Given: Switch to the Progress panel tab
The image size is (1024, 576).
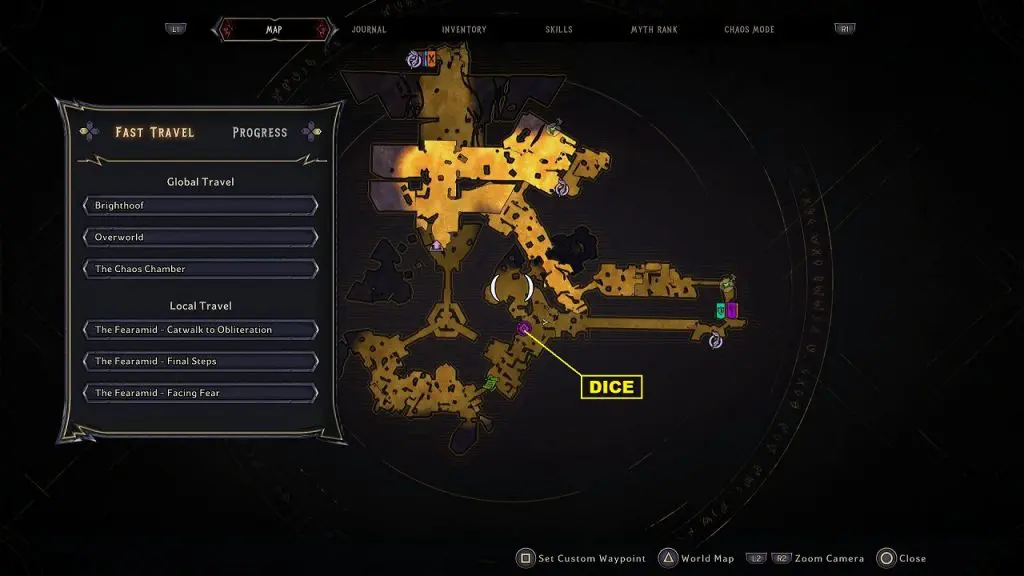Looking at the screenshot, I should [259, 132].
